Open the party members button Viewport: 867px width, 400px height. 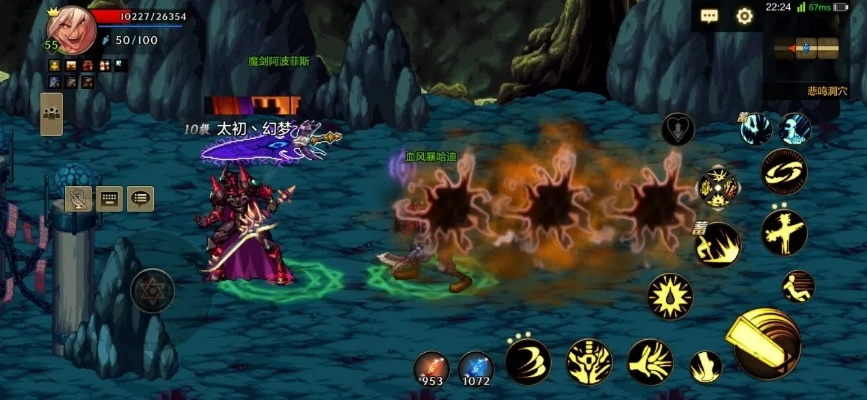tap(51, 114)
